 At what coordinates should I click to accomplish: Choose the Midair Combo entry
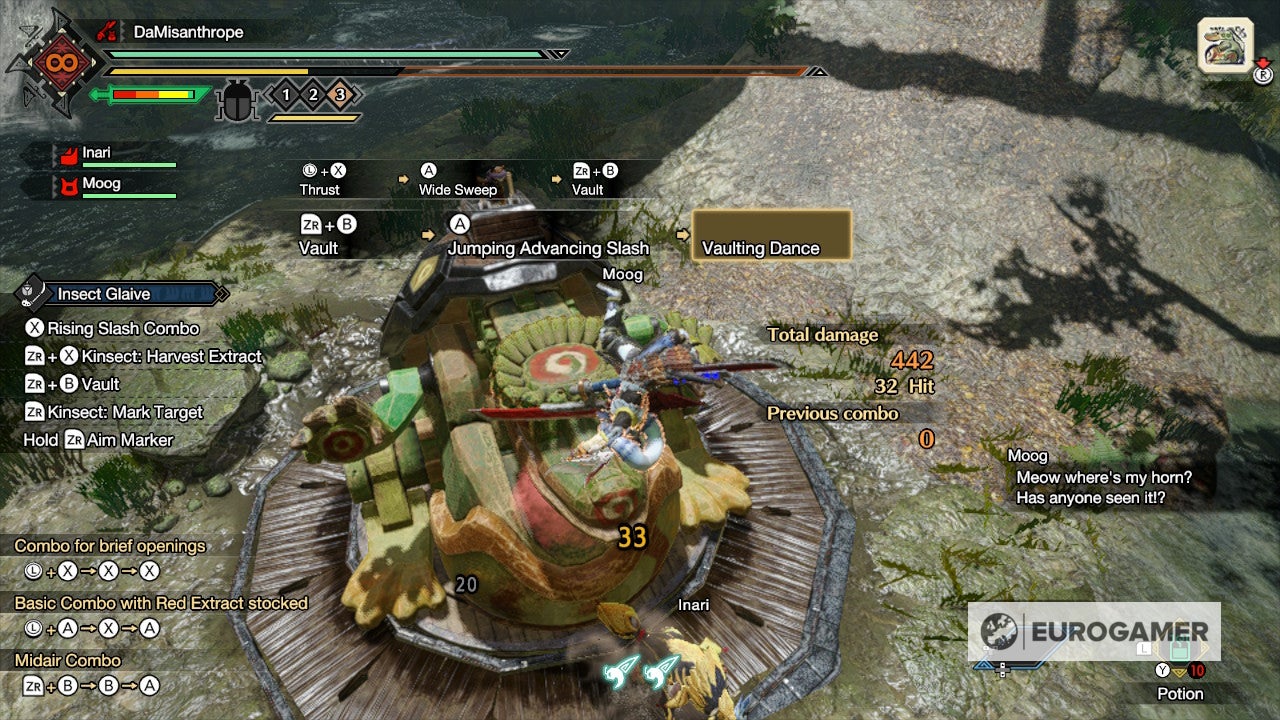[x=68, y=660]
